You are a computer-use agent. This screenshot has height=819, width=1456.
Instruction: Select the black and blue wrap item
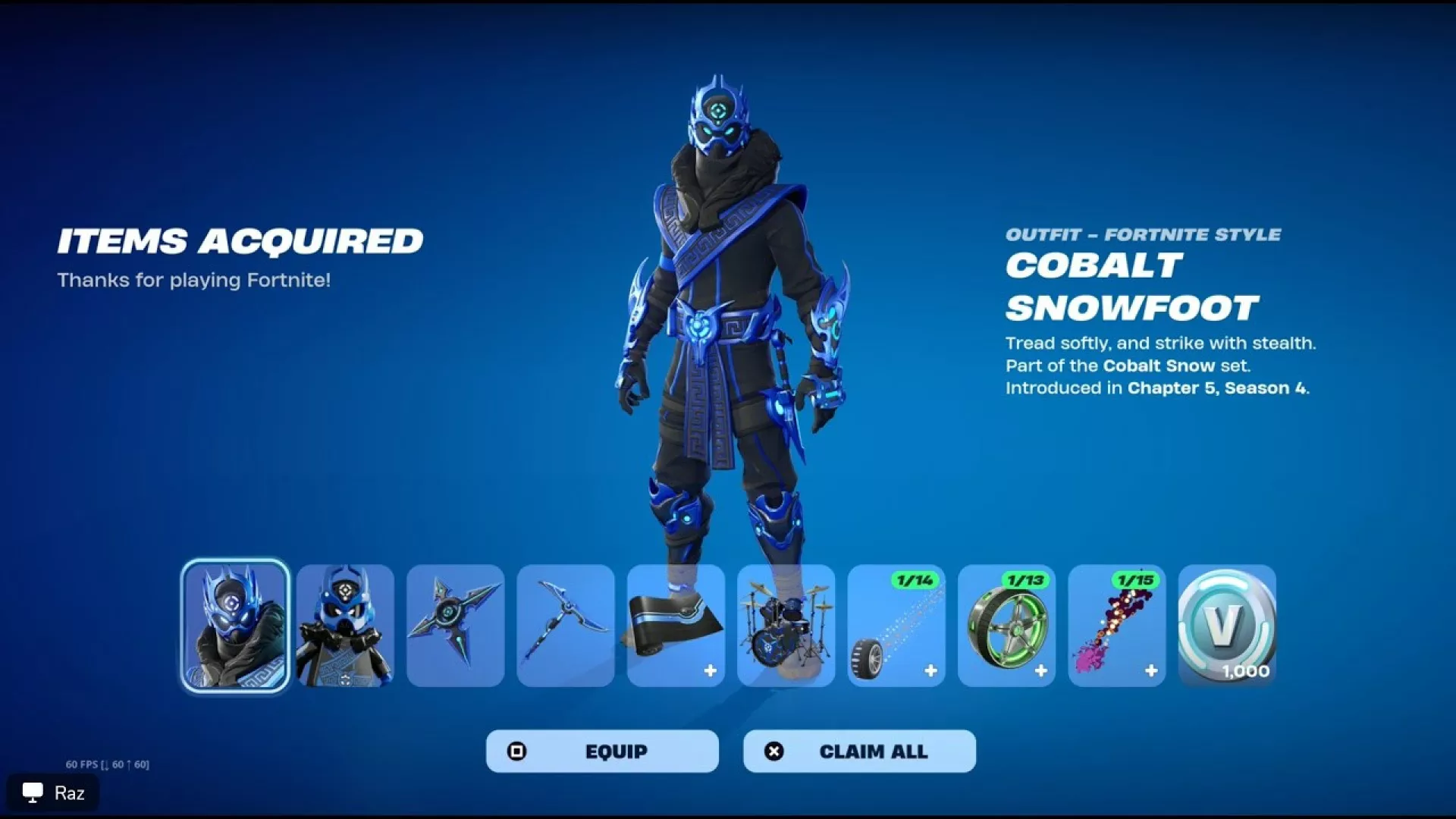coord(676,626)
